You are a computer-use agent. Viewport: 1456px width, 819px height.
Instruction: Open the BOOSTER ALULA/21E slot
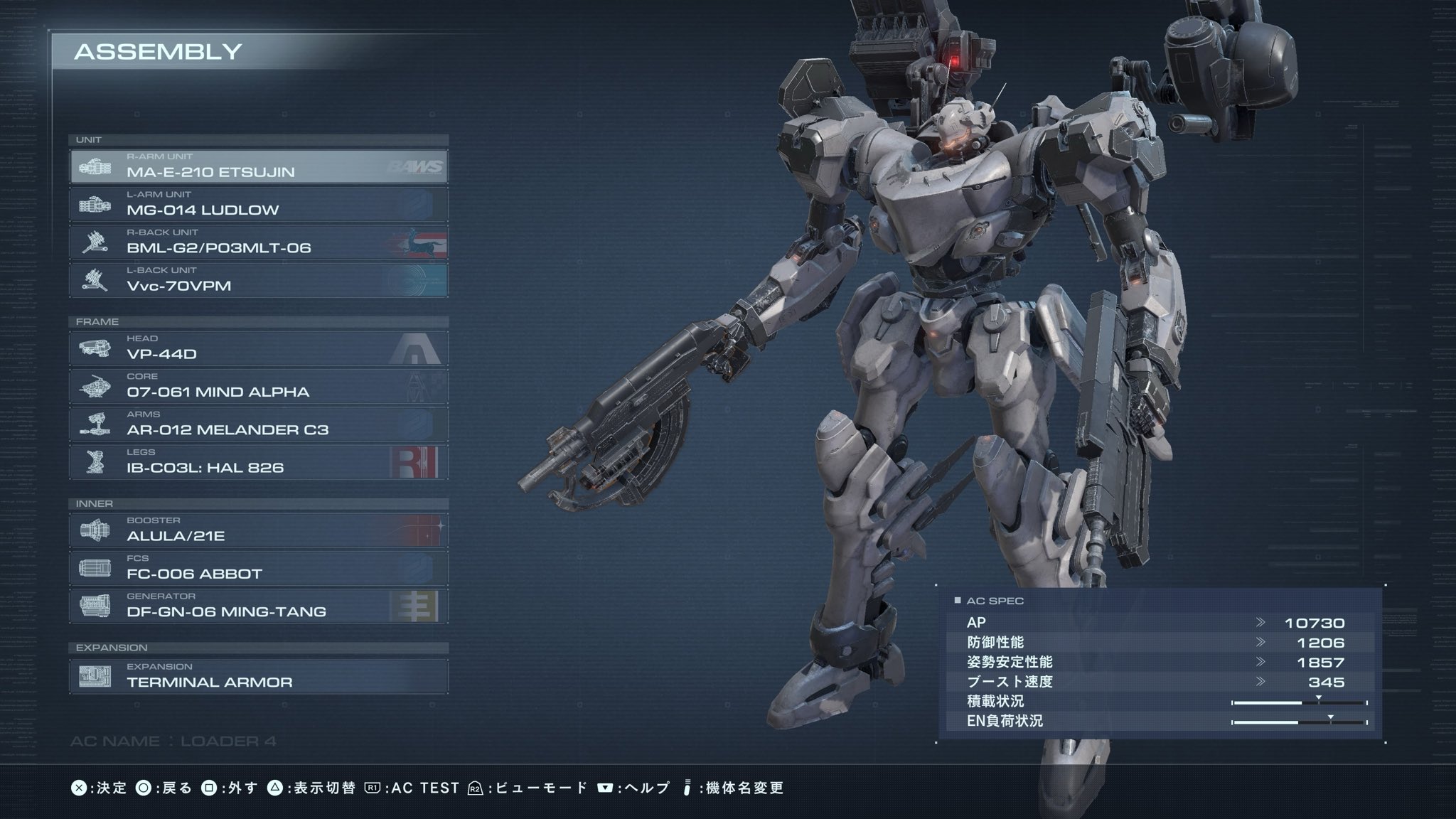point(259,530)
